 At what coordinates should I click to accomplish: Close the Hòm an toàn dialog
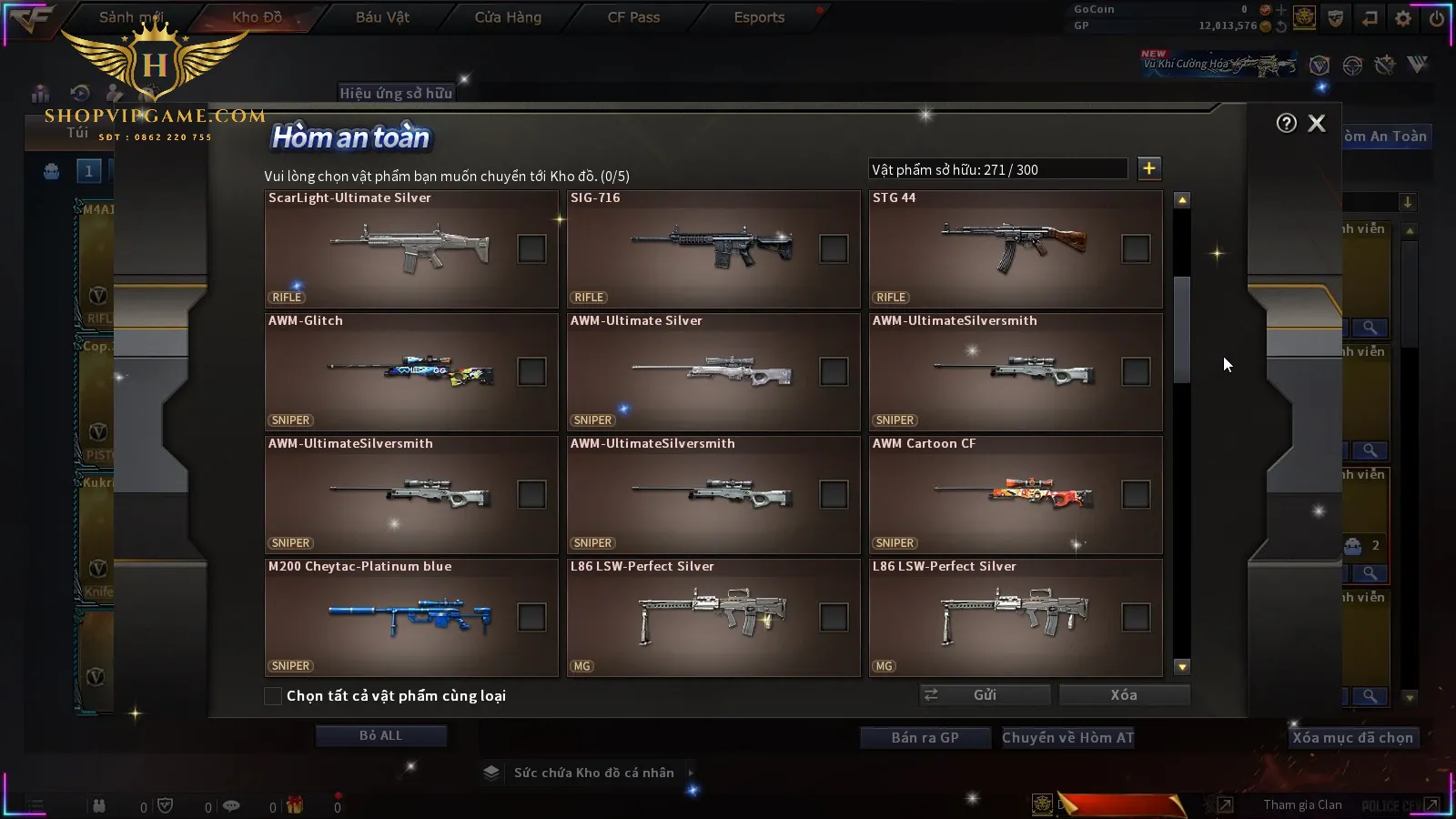[x=1316, y=124]
